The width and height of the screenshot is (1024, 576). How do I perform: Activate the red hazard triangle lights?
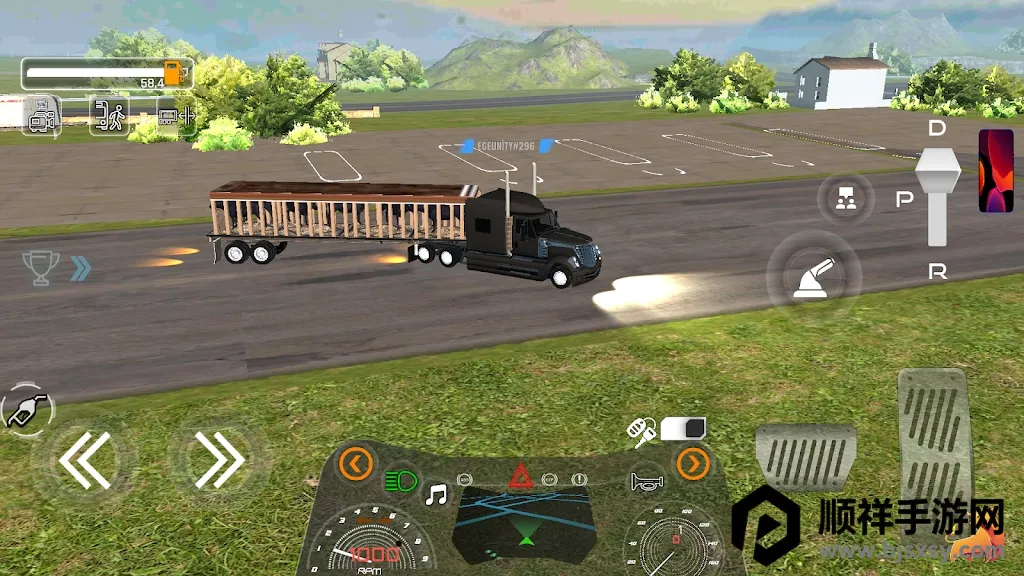(520, 477)
